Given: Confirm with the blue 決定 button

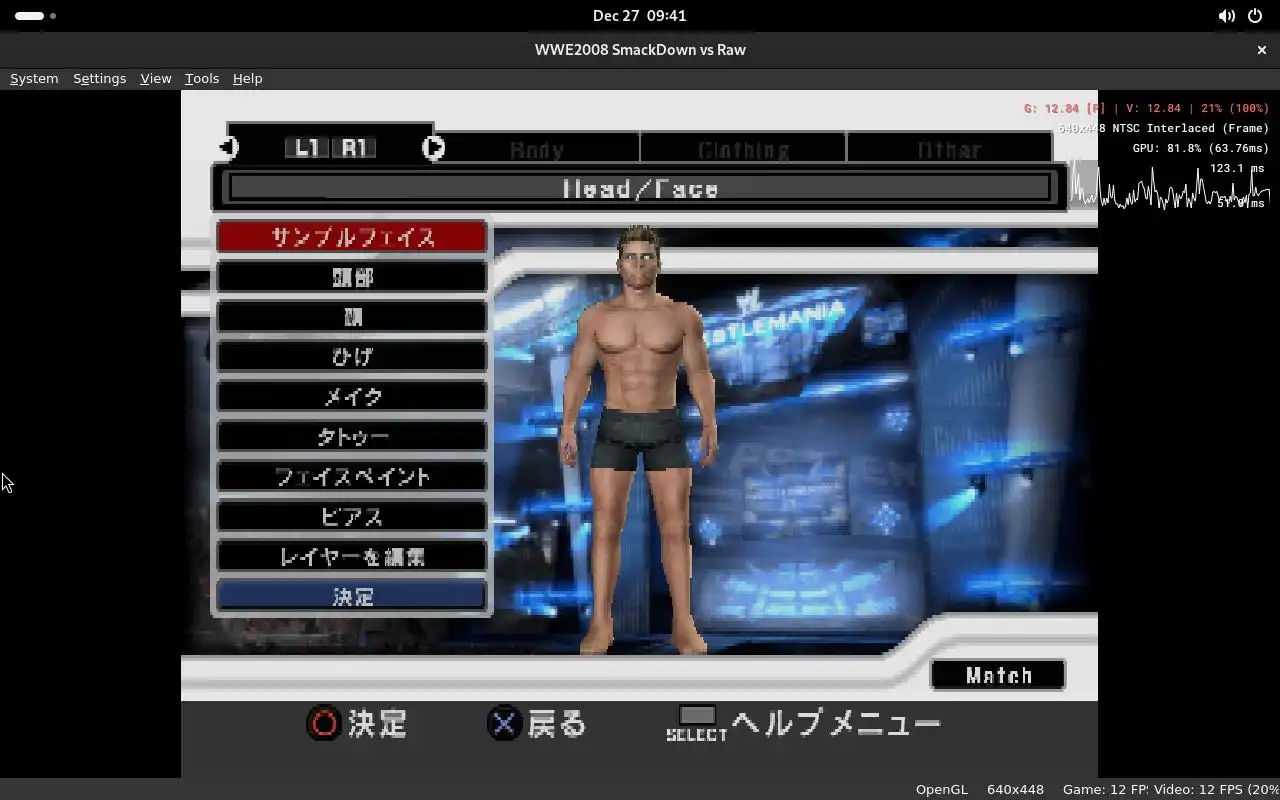Looking at the screenshot, I should pos(352,596).
